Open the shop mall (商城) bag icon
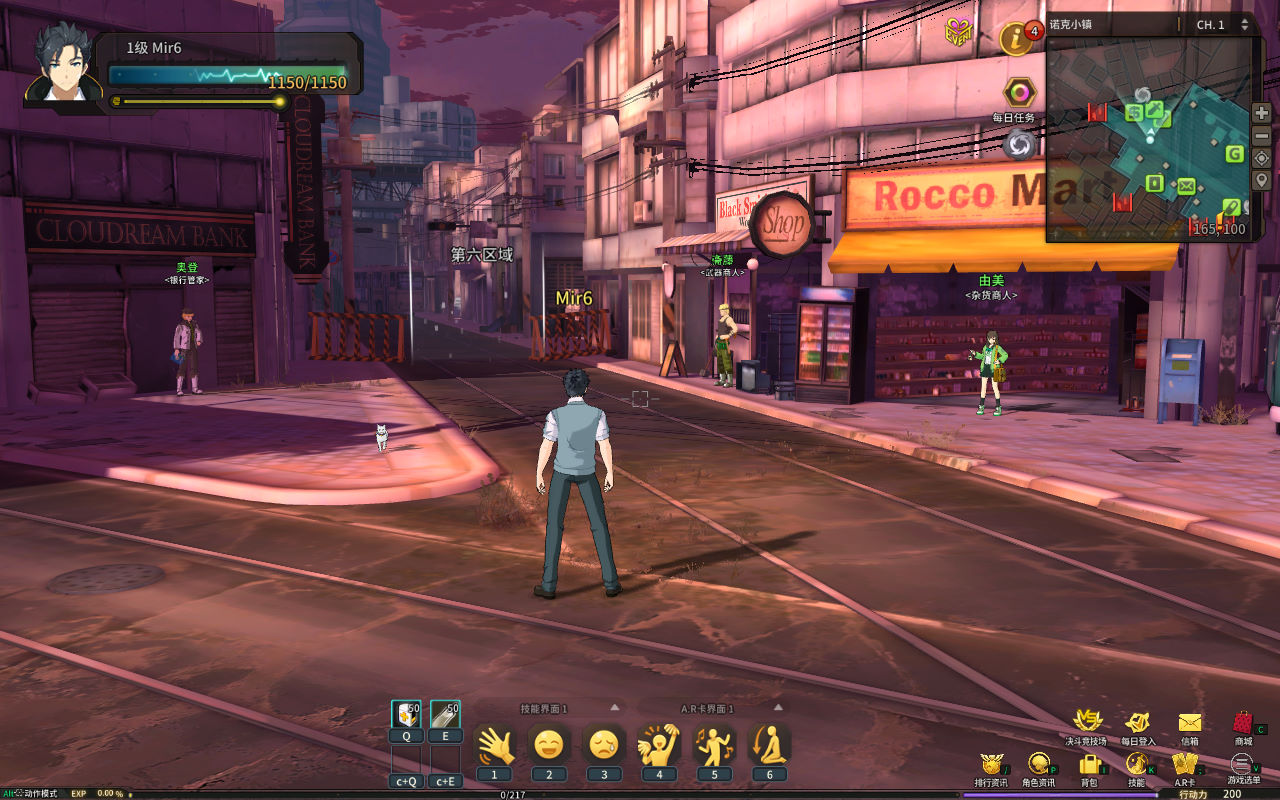 pyautogui.click(x=1243, y=723)
